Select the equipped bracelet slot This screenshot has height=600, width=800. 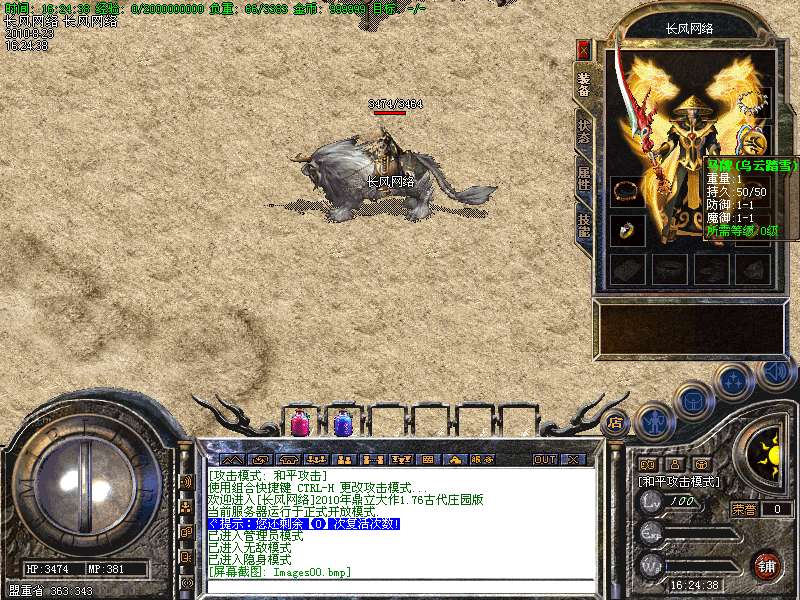coord(627,189)
